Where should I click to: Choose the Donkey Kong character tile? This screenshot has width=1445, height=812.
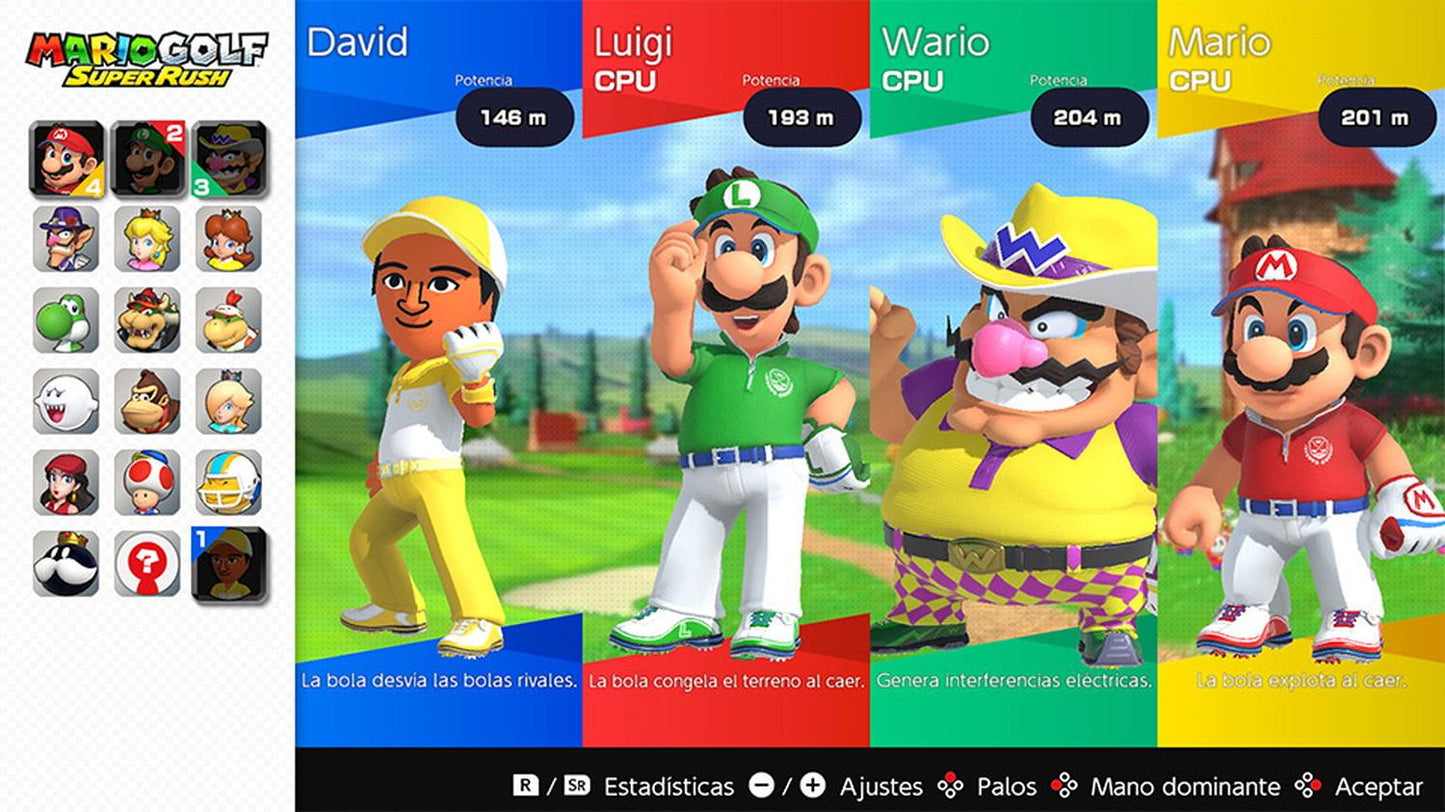click(x=147, y=401)
